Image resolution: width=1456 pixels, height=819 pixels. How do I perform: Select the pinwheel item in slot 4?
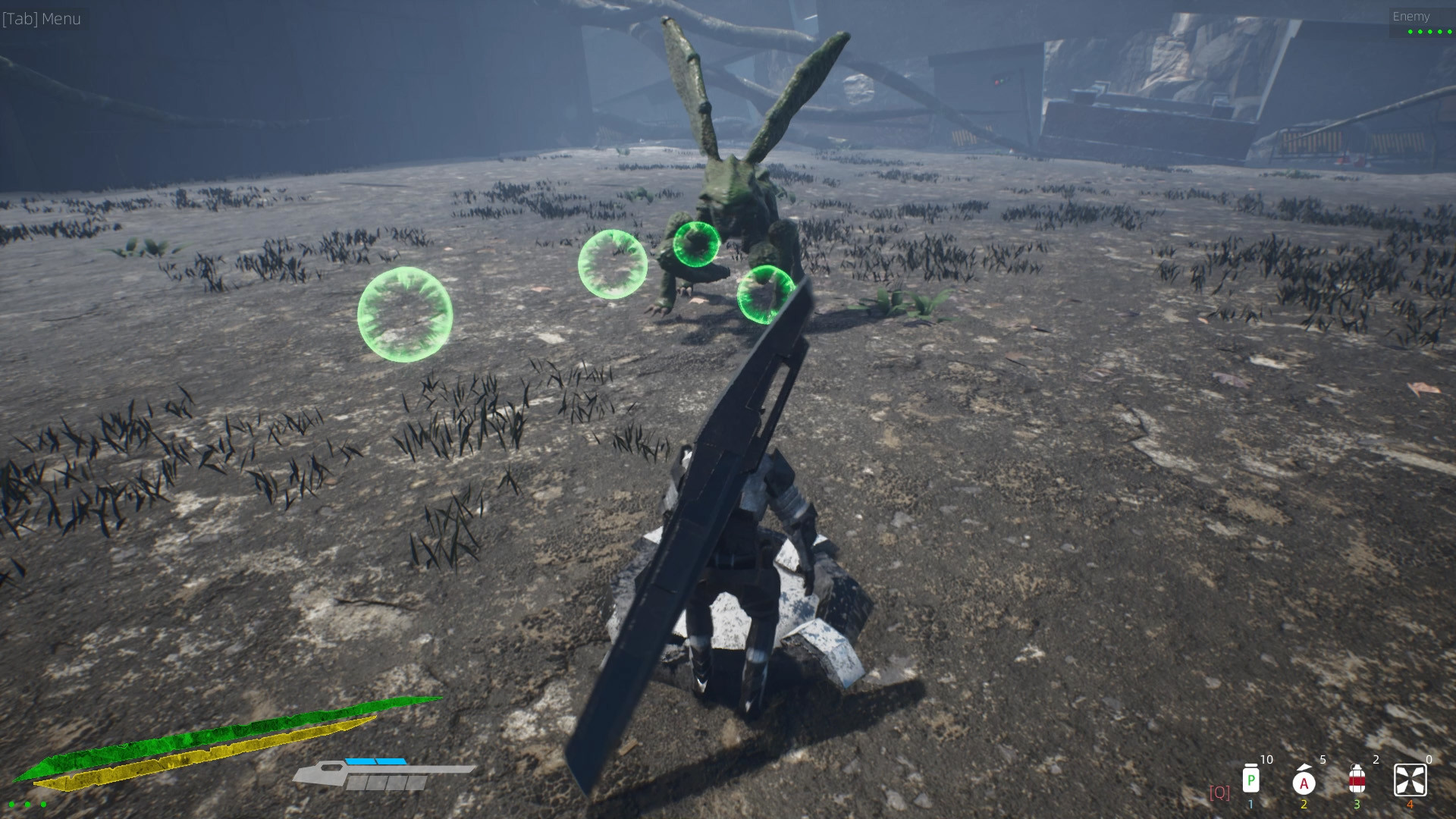[x=1410, y=780]
